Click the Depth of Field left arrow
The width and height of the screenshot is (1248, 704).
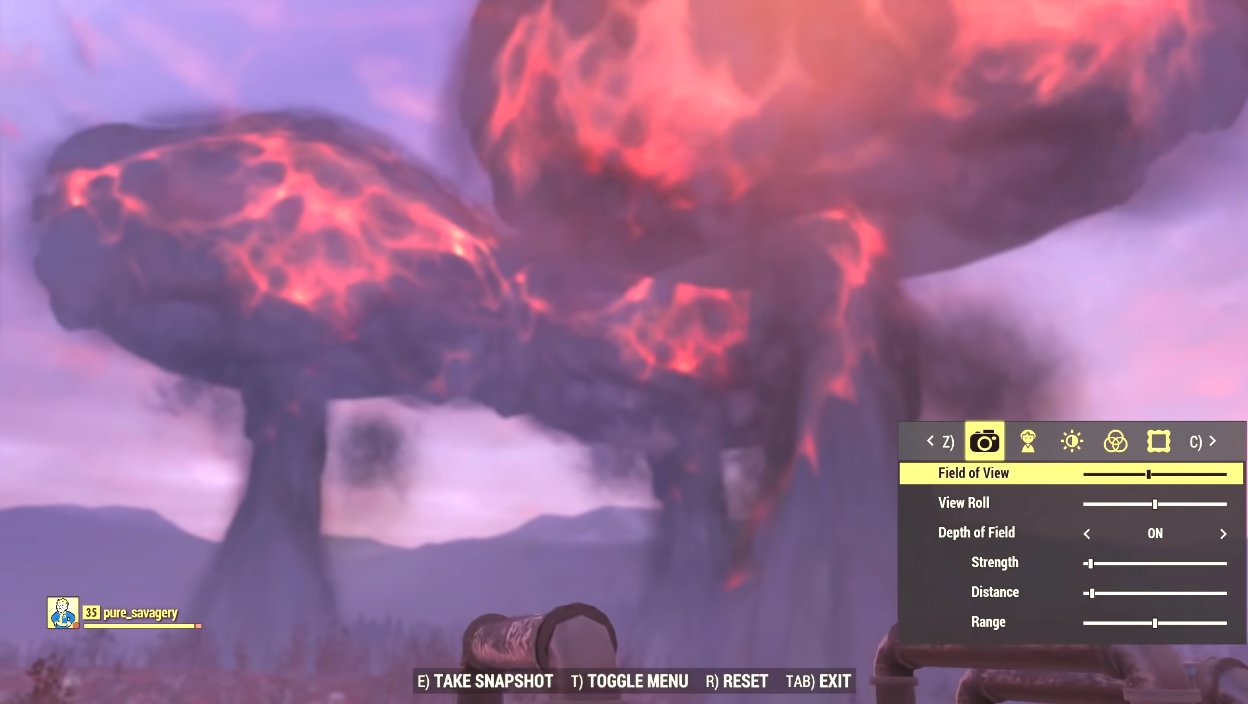click(1087, 534)
